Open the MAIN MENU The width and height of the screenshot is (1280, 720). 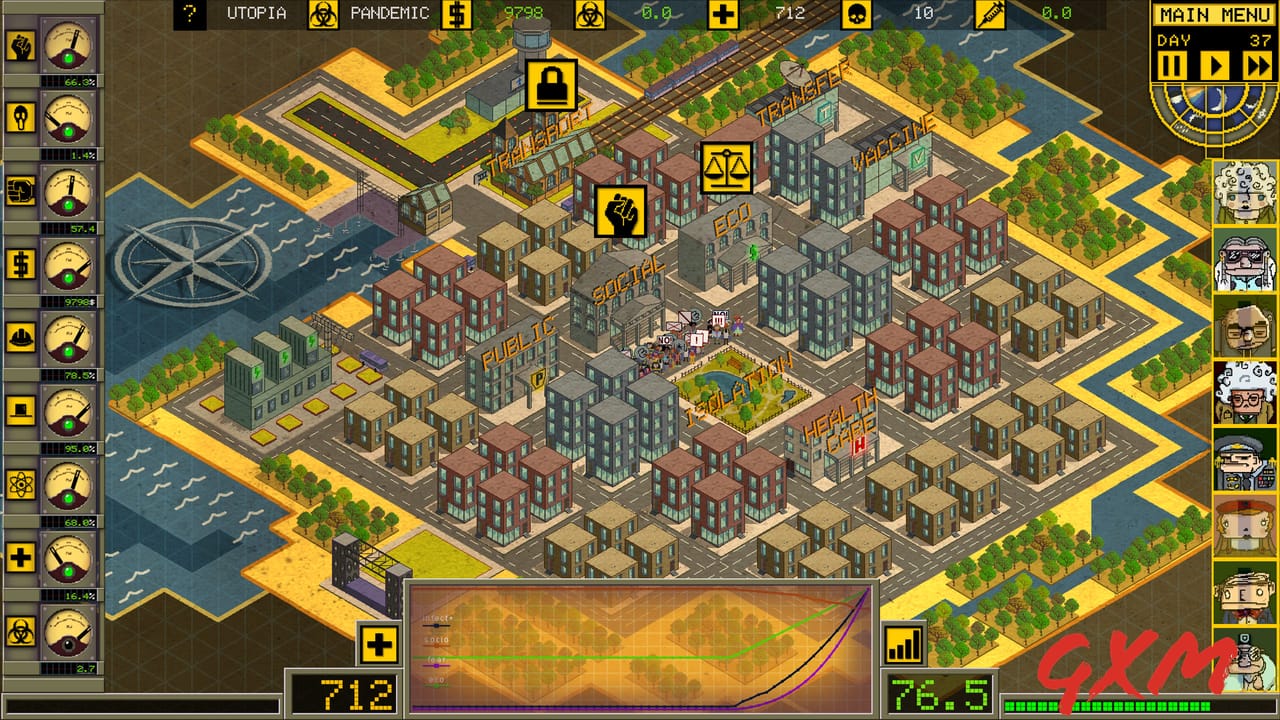click(x=1213, y=14)
